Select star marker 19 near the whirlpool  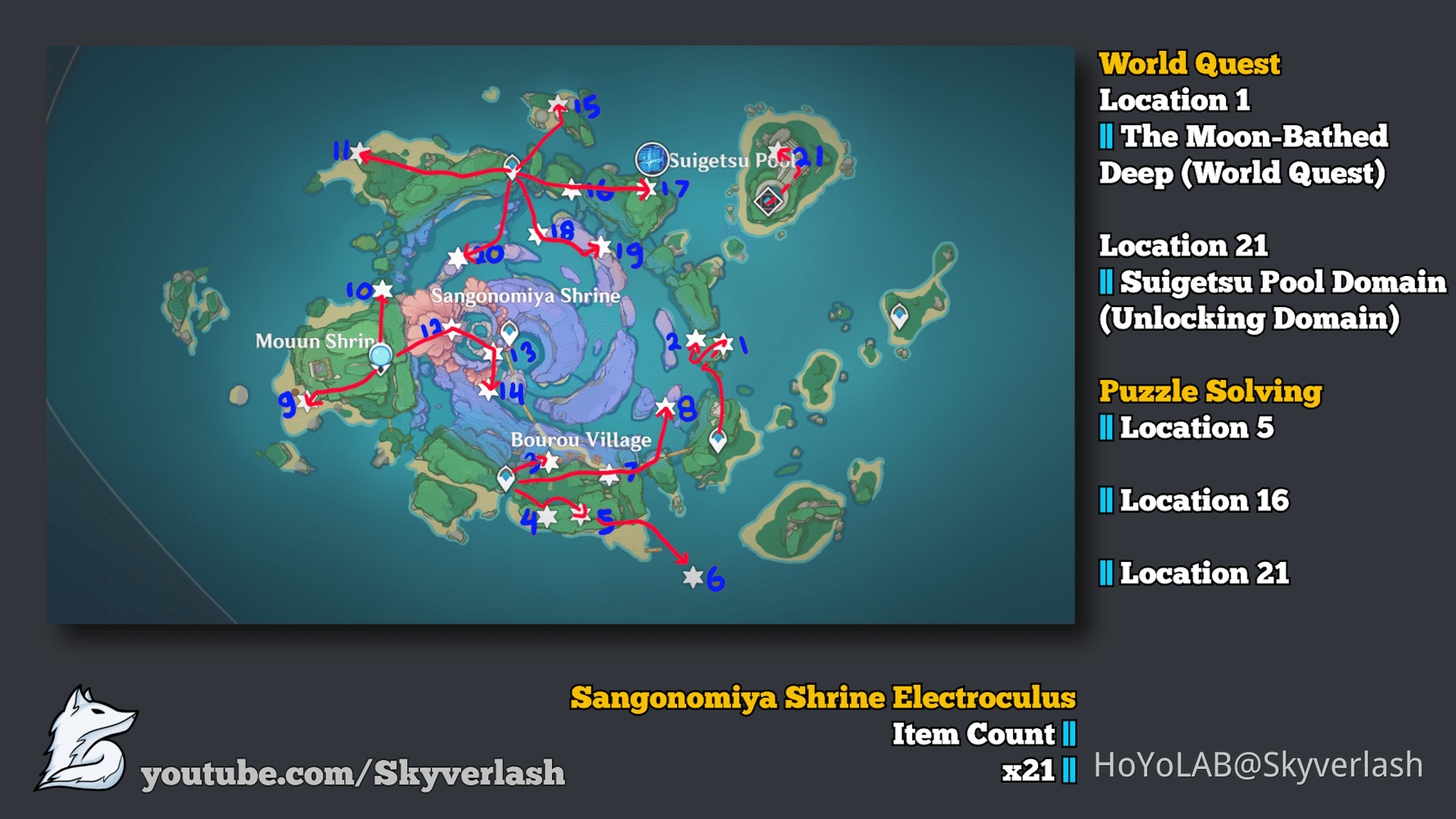[602, 245]
